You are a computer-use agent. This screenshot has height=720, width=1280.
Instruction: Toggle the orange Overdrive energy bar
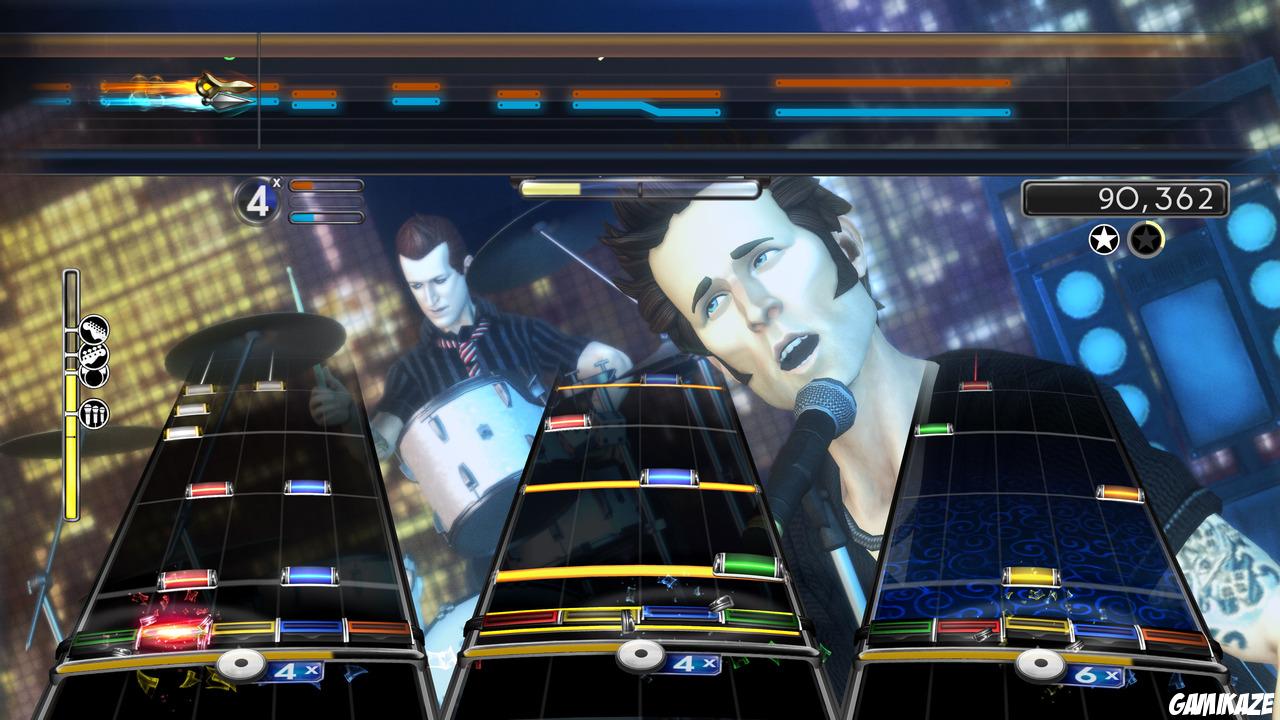[x=325, y=185]
